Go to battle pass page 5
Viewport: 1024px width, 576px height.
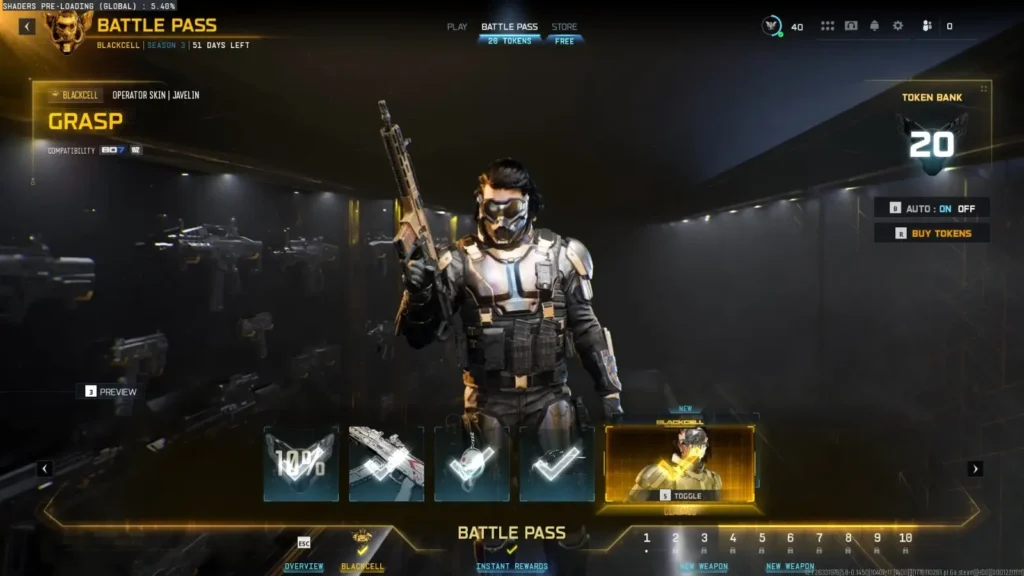761,538
